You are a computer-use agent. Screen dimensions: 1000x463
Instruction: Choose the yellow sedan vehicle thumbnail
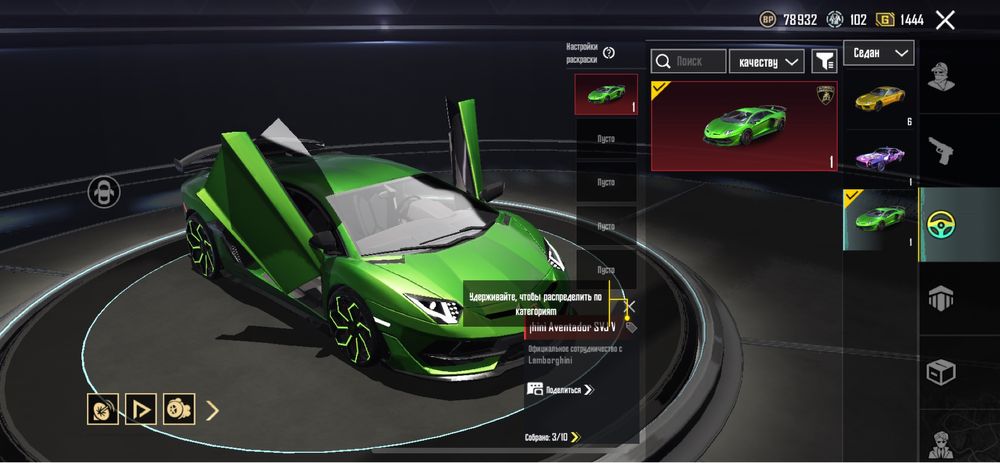click(x=879, y=98)
